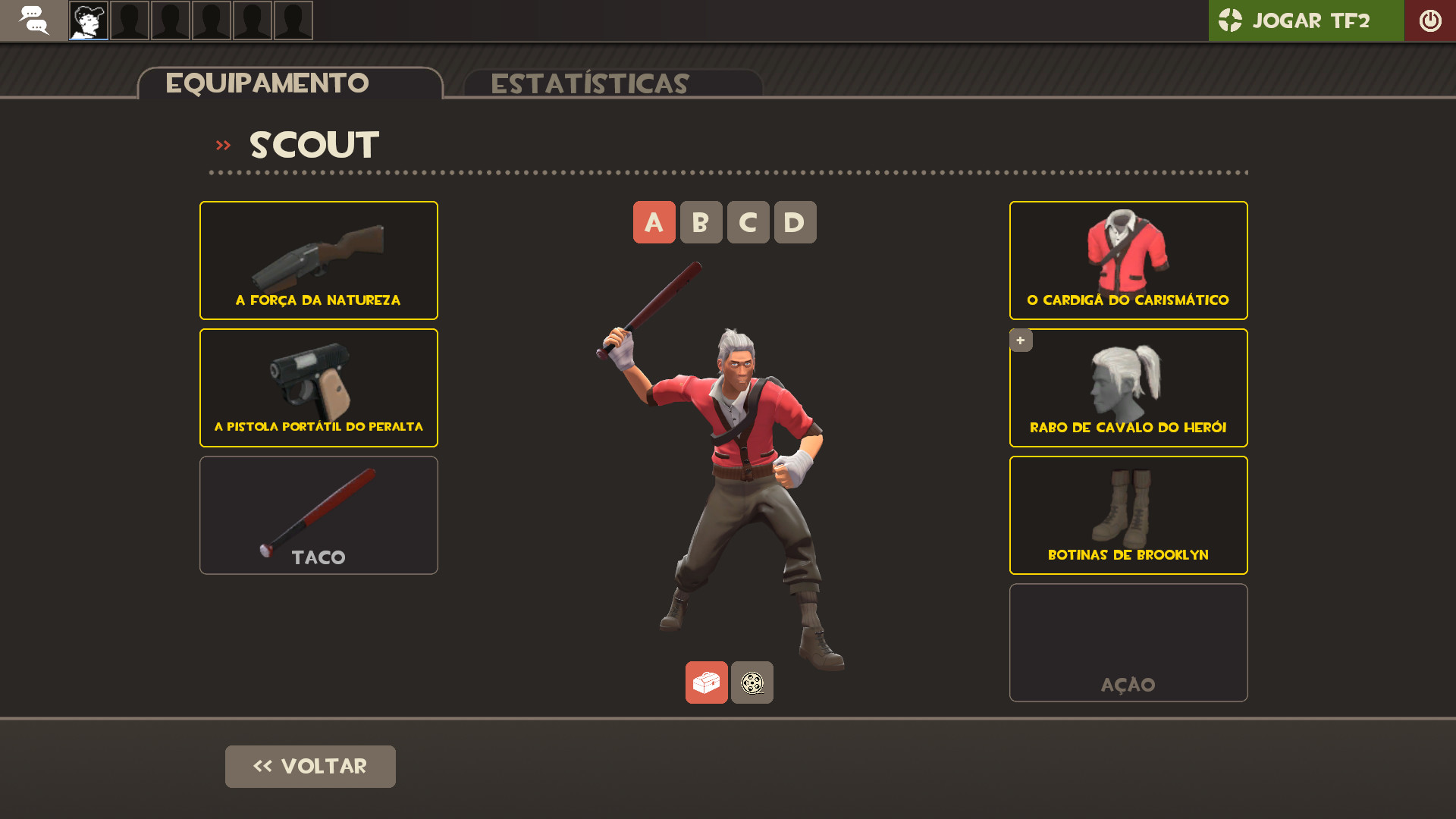
Task: Click the plus icon on Rabo de Cavalo slot
Action: click(1021, 340)
